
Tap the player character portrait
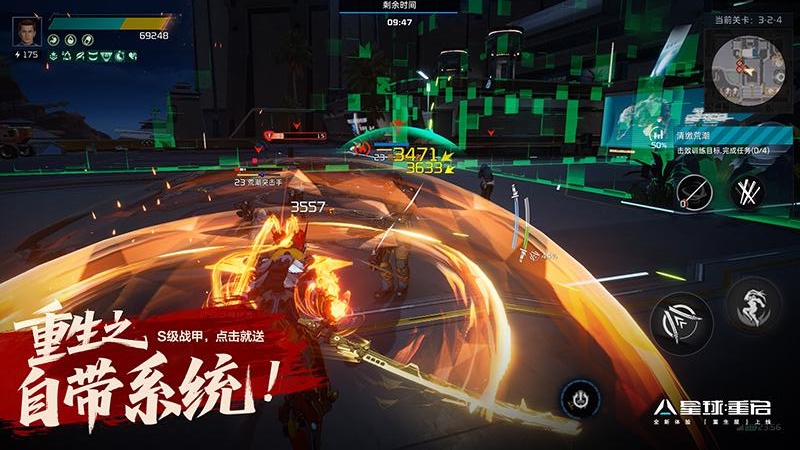(26, 32)
